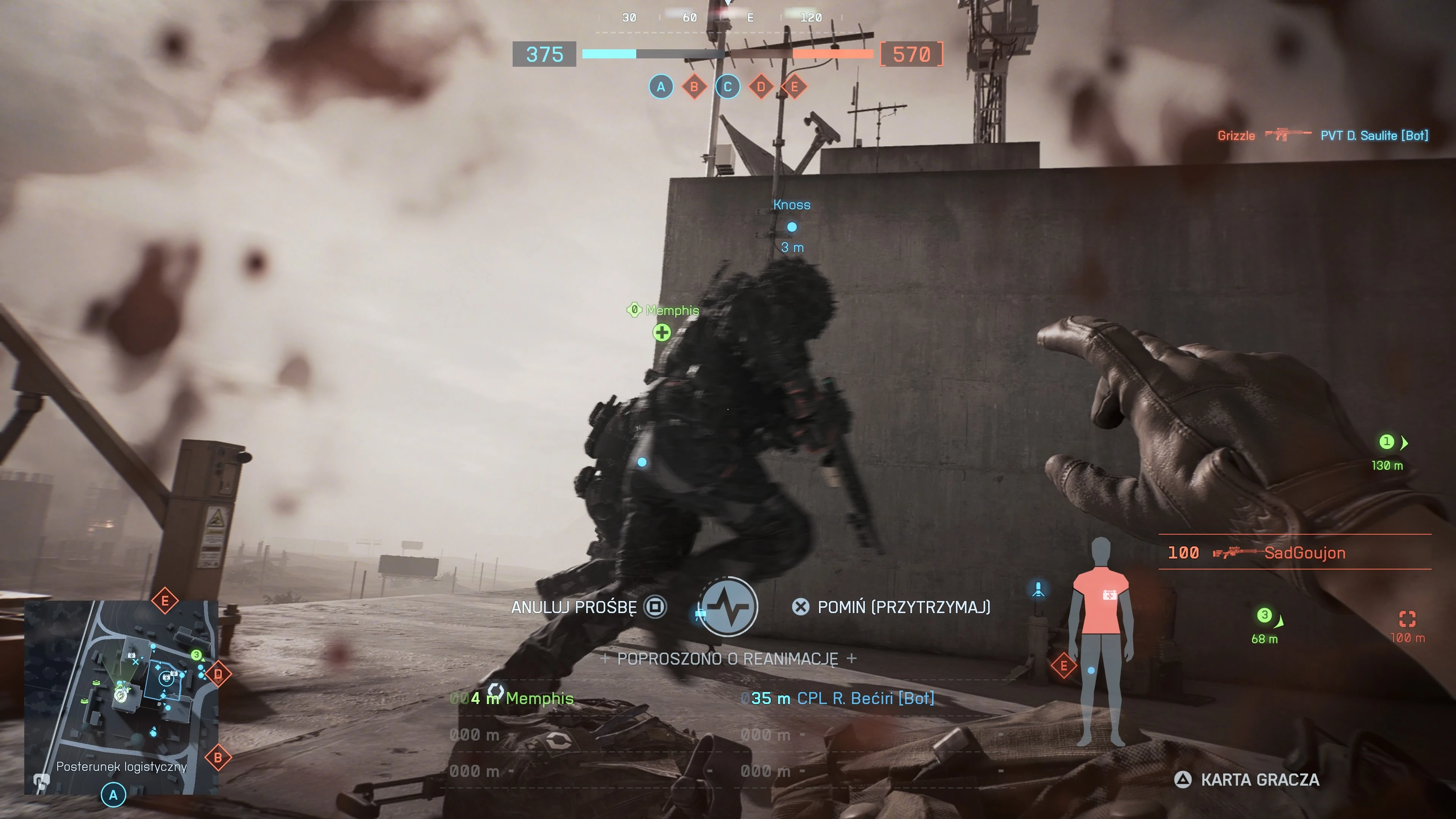Click the red bracket marker at 100 m
1456x819 pixels.
(x=1407, y=619)
